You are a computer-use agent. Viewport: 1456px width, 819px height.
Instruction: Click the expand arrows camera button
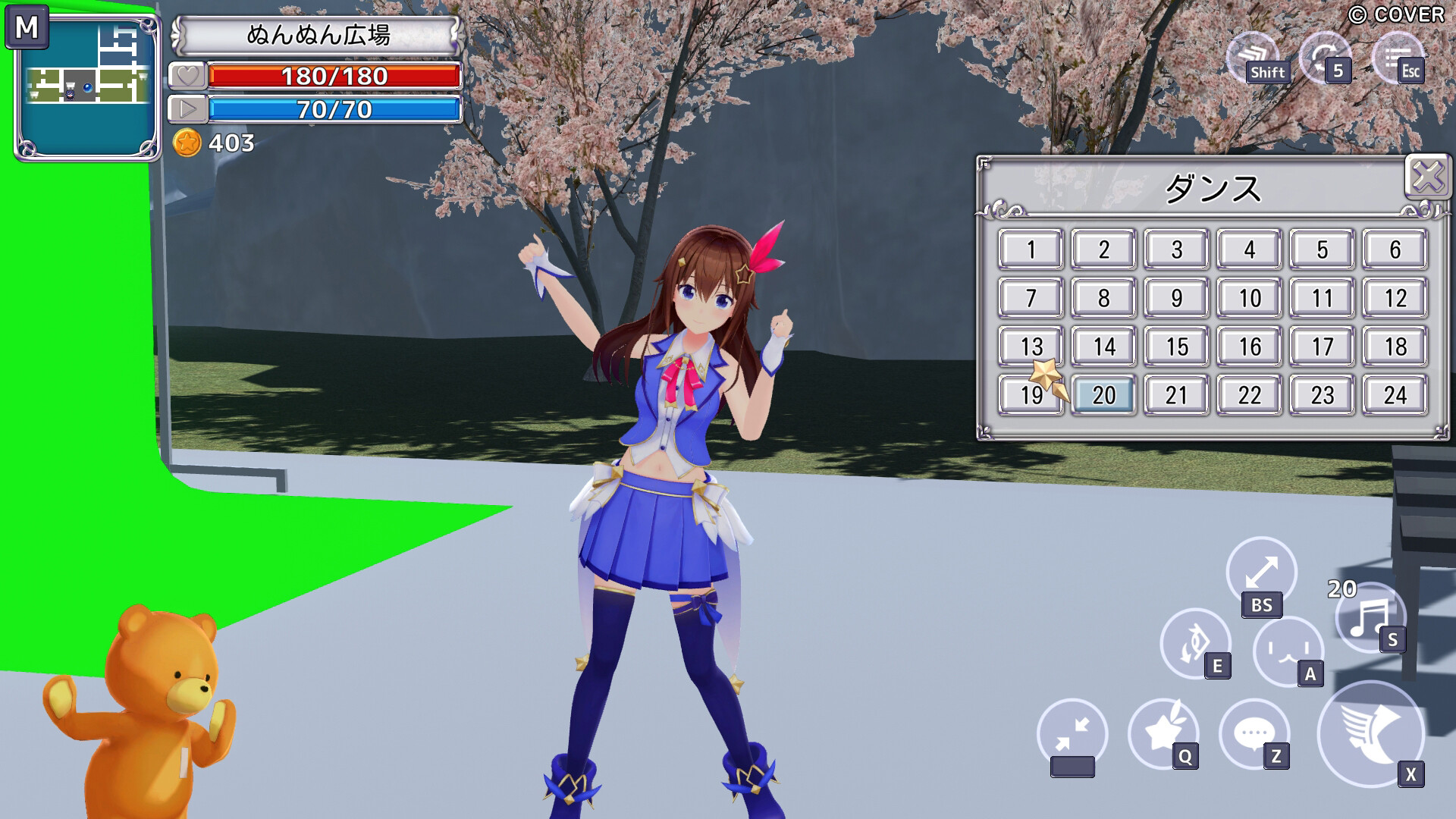1261,572
